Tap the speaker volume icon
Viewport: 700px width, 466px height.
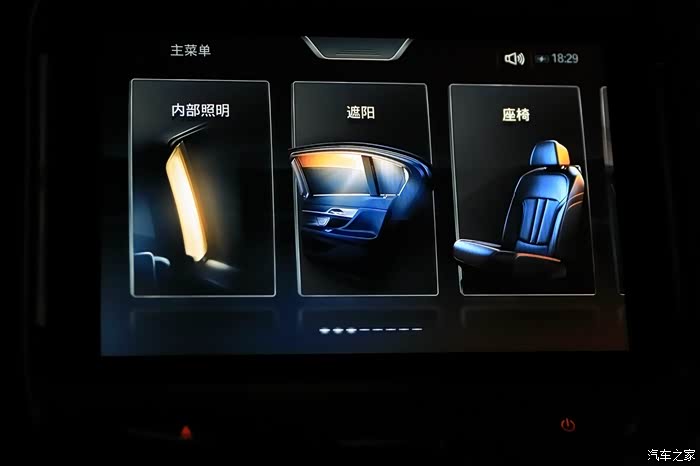click(x=514, y=59)
